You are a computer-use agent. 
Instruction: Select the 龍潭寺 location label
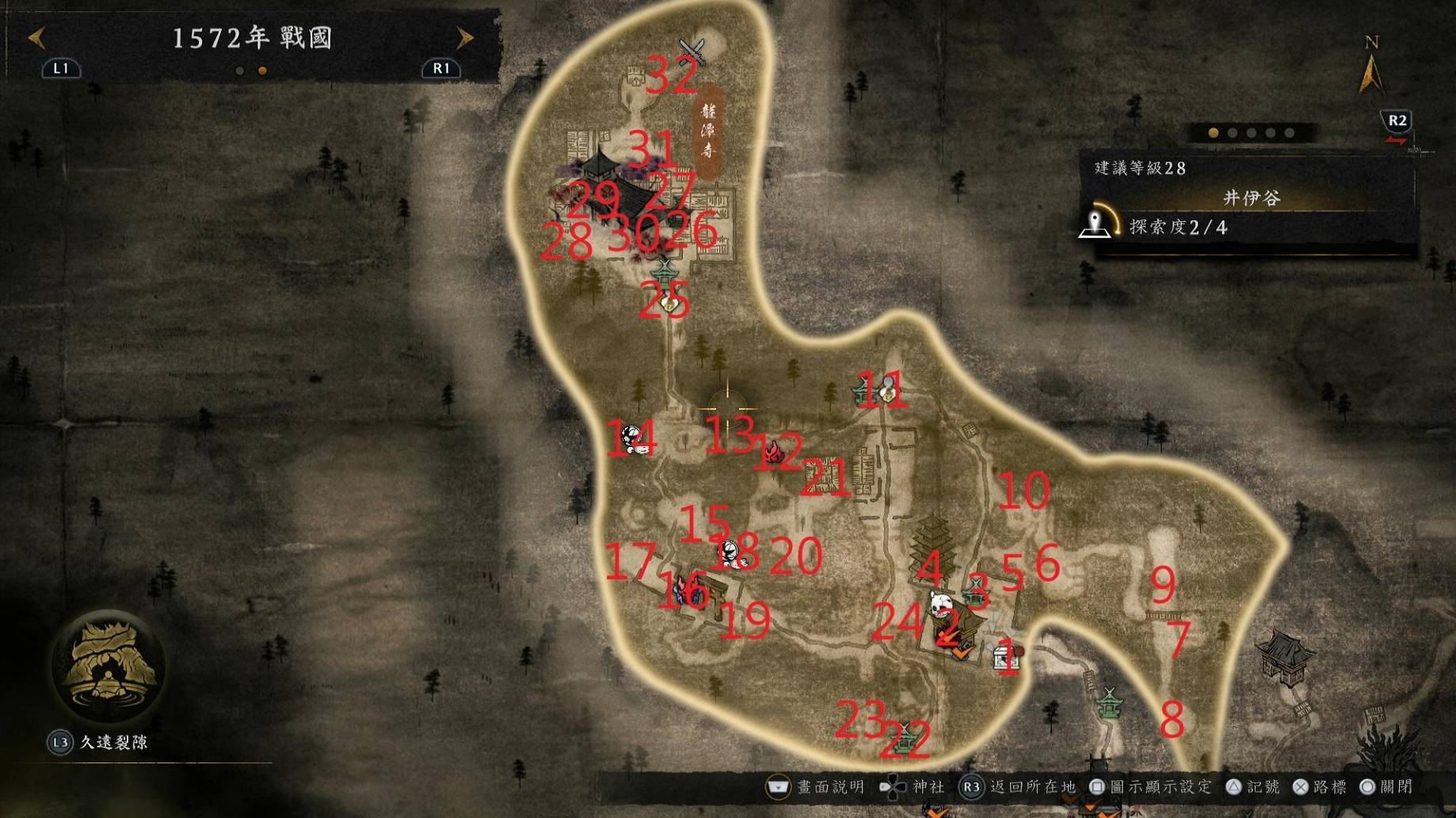point(707,131)
